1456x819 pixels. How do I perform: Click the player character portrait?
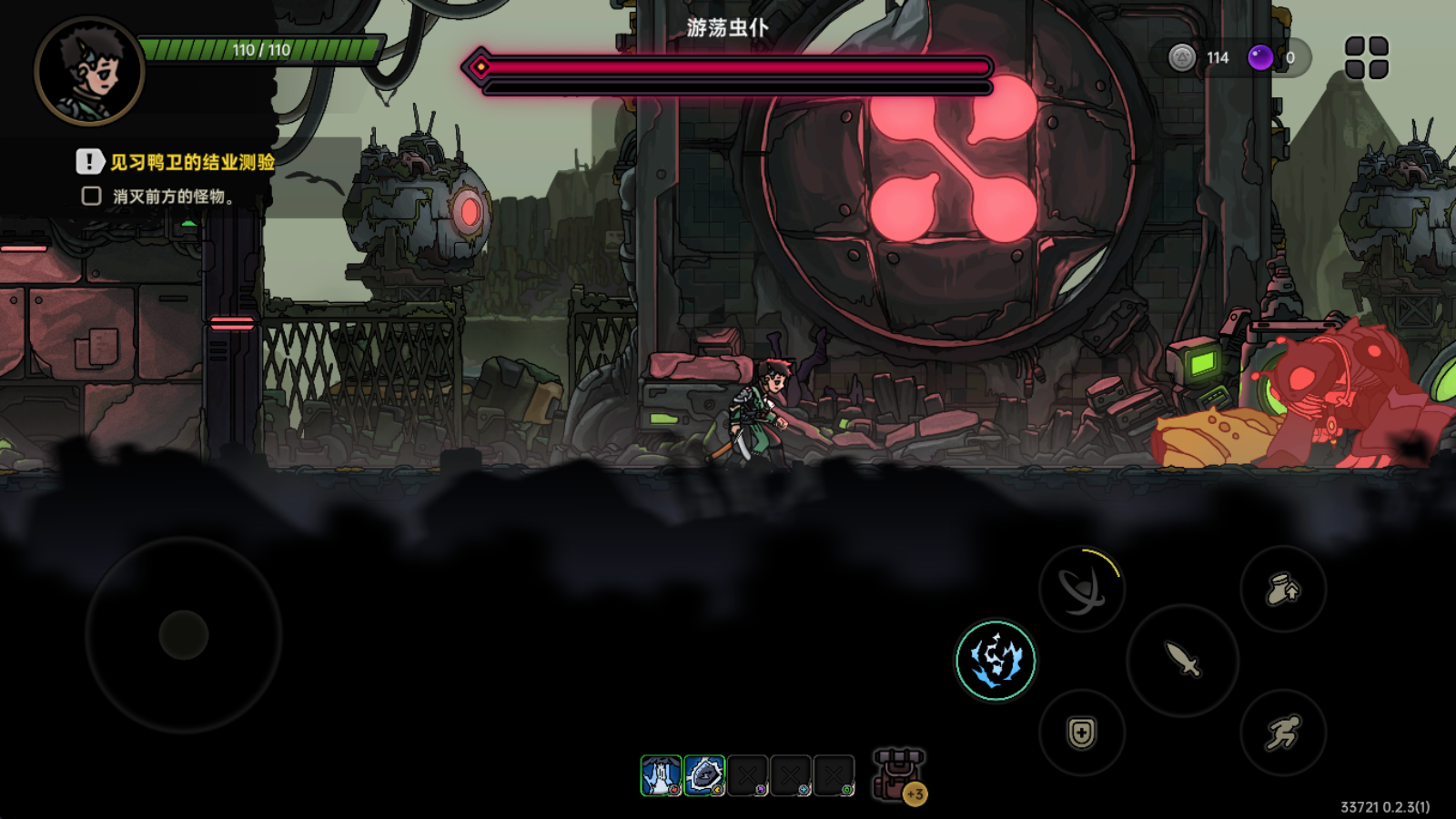coord(89,71)
